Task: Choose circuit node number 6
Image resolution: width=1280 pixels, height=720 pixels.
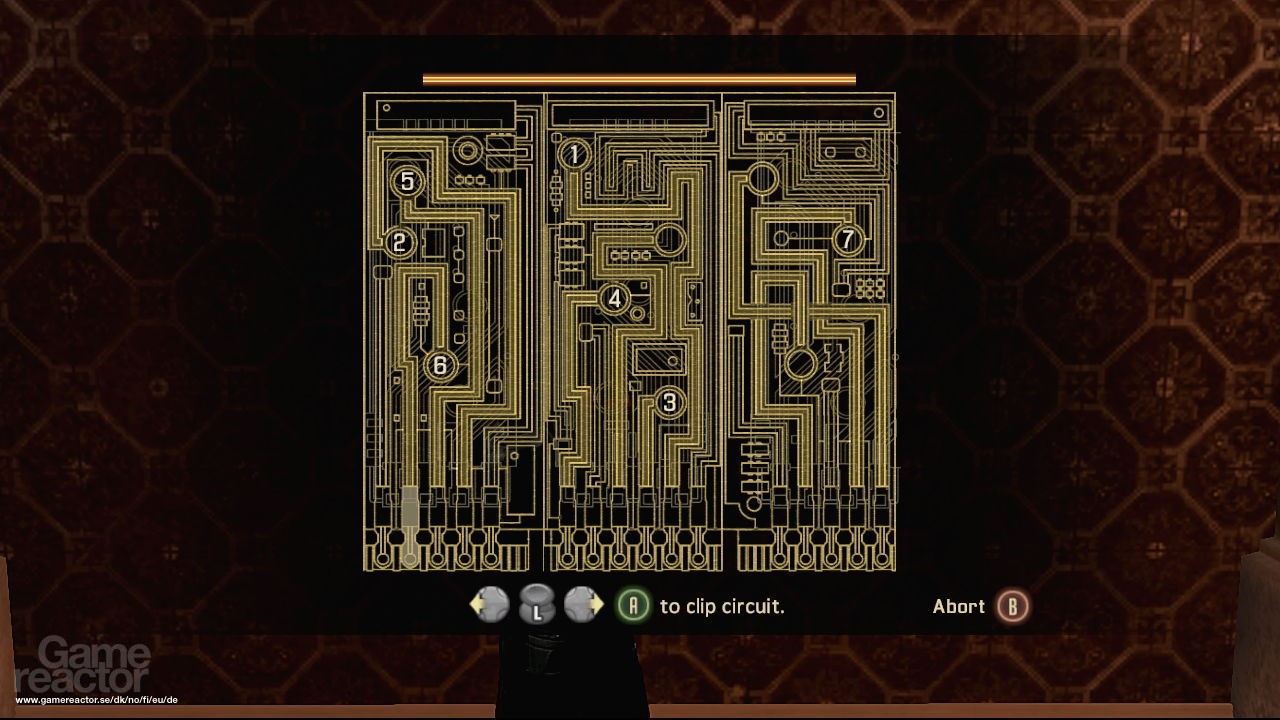Action: coord(439,366)
